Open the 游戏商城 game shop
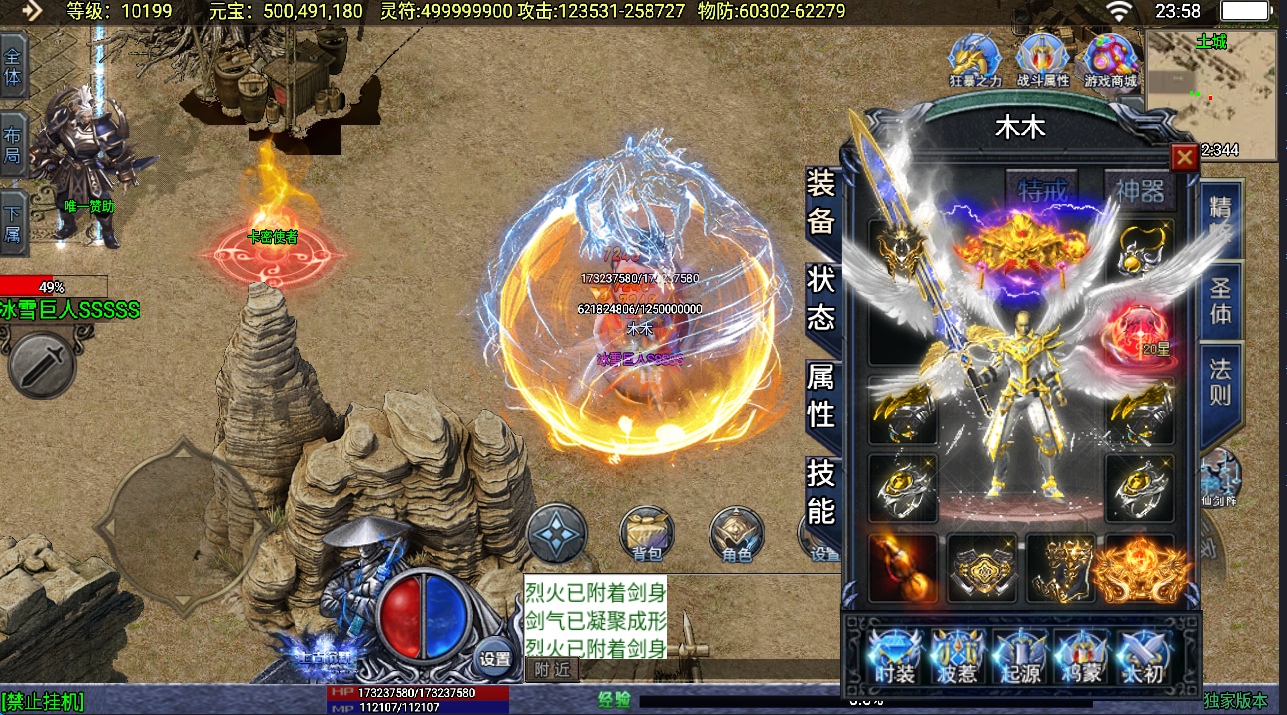This screenshot has height=715, width=1287. click(1111, 62)
